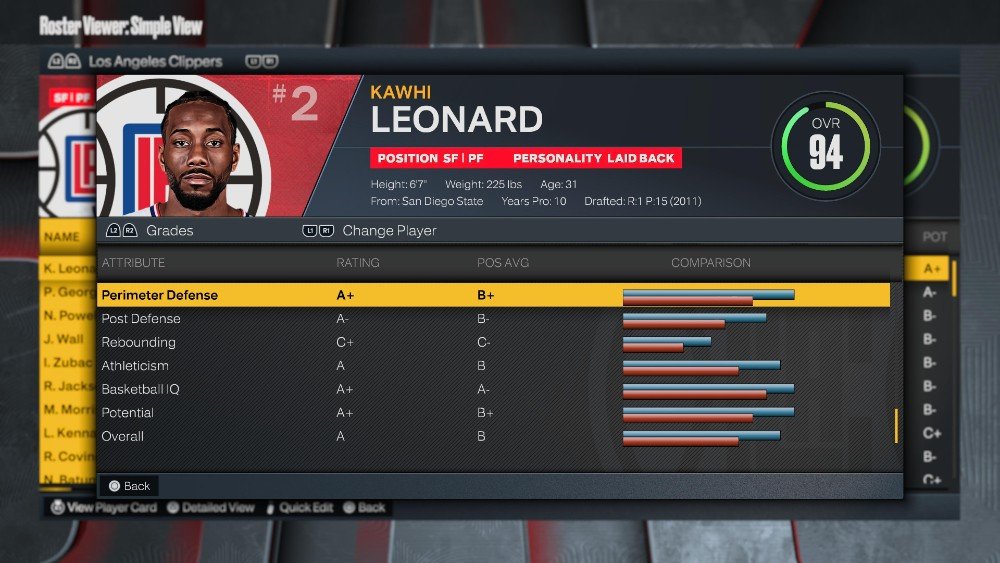Select P. George in the roster list
The height and width of the screenshot is (563, 1000).
[68, 292]
